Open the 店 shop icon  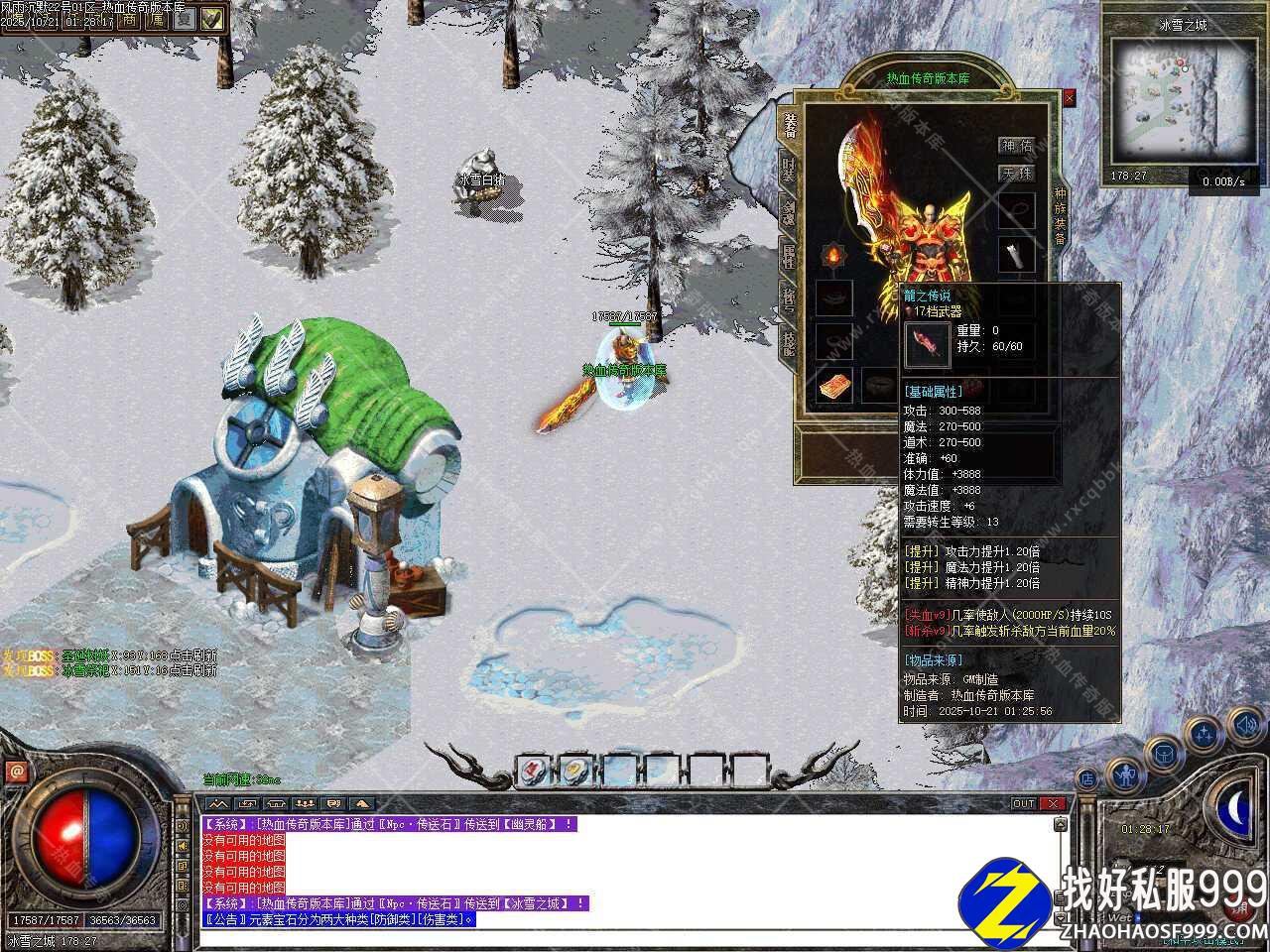1087,779
